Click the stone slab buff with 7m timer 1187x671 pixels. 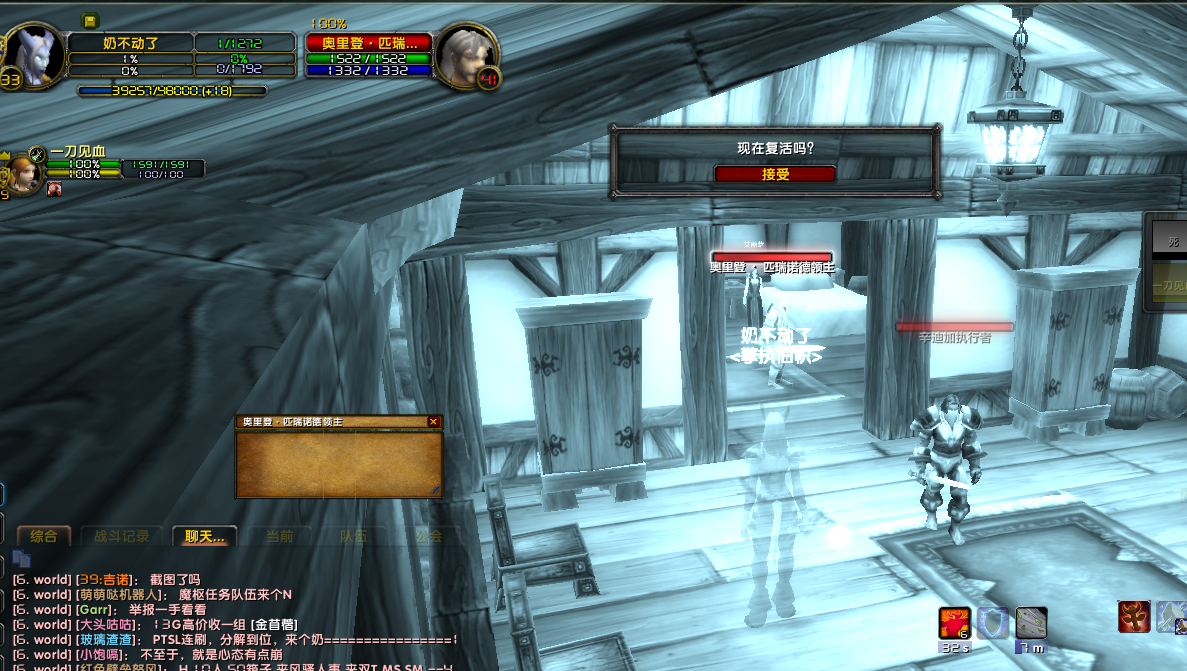[1031, 623]
